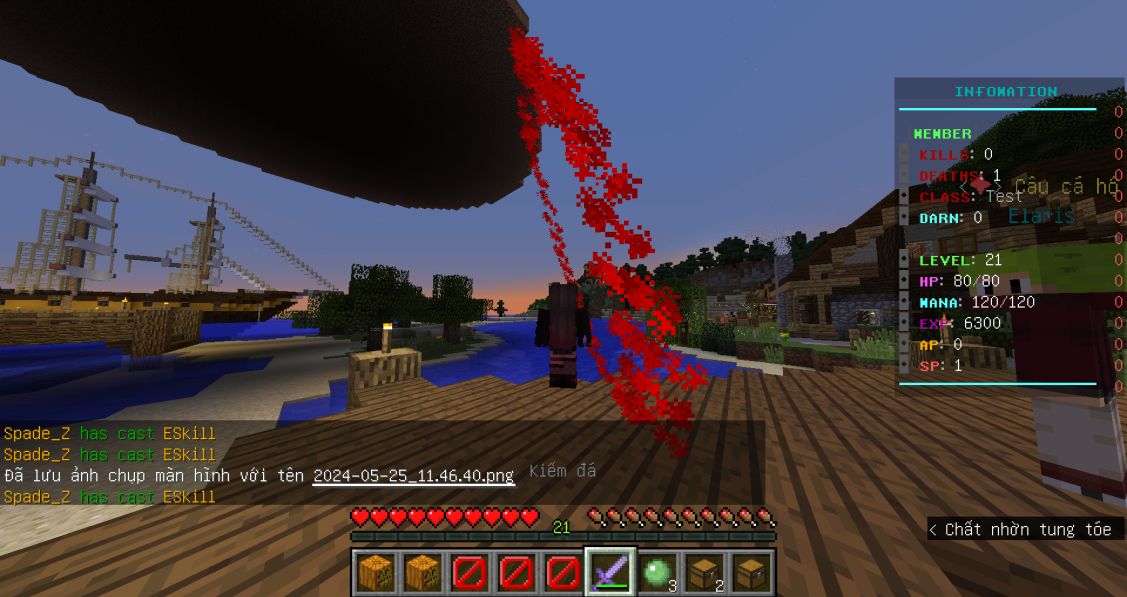
Task: Select the chest stack of 2
Action: (703, 572)
